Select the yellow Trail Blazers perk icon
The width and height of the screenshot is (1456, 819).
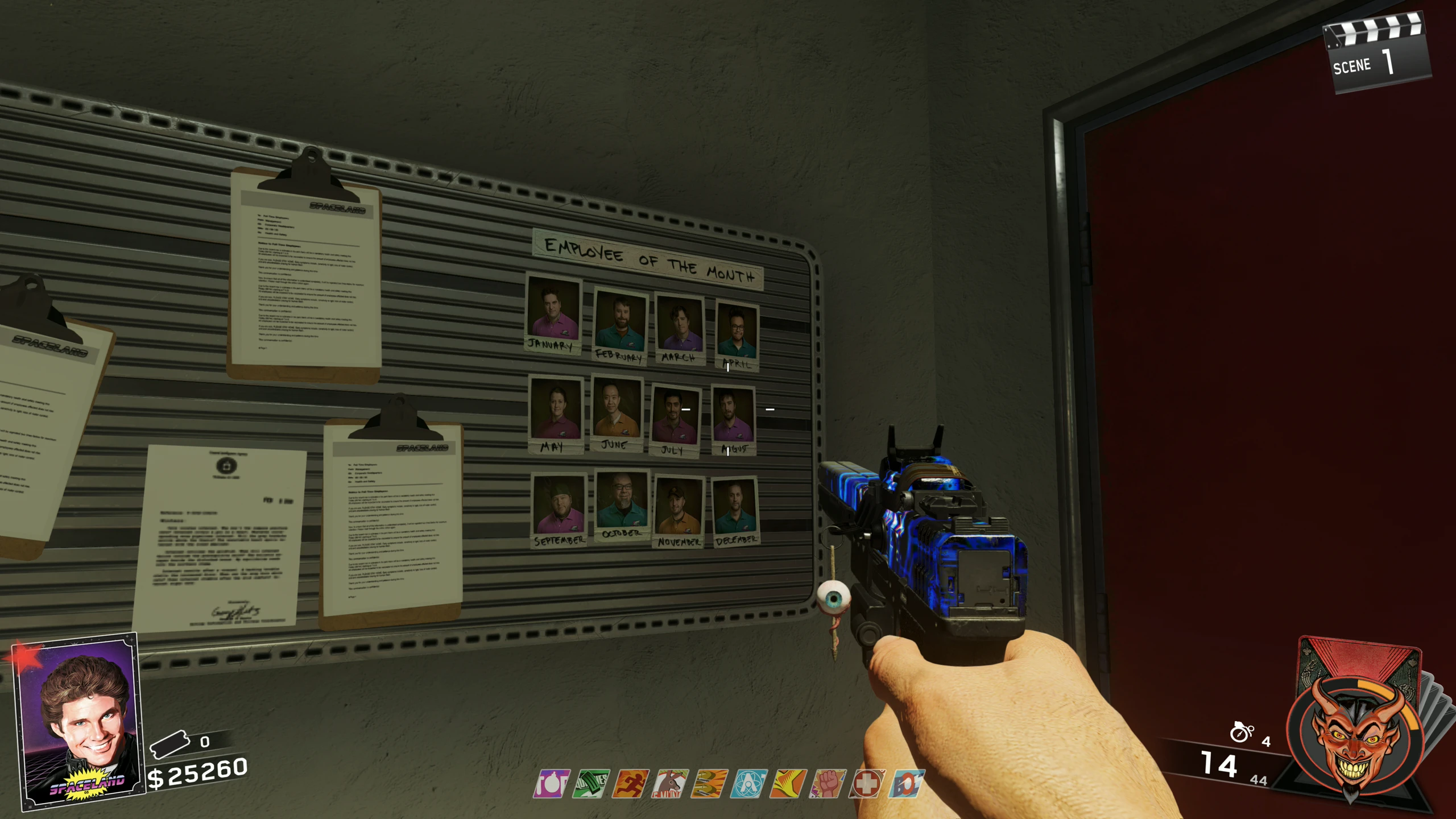tap(788, 784)
